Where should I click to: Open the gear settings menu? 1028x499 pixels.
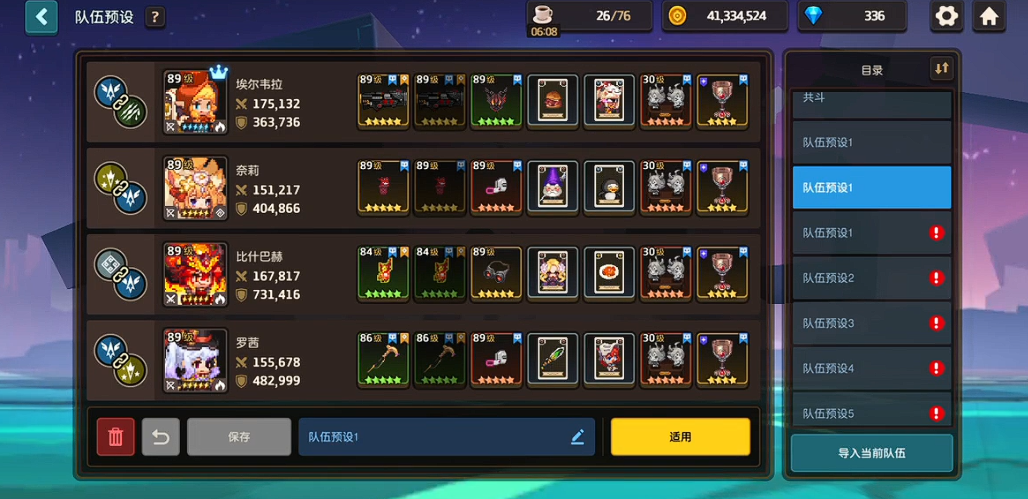pos(946,16)
